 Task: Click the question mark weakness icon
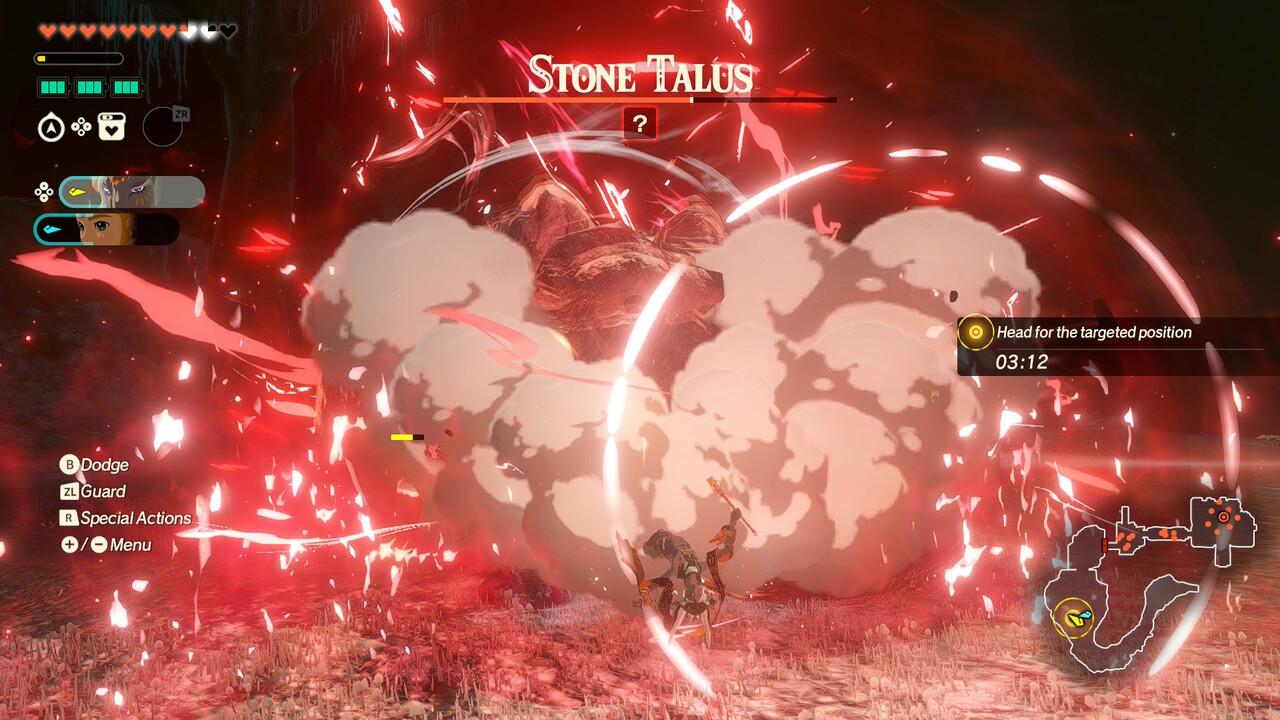click(x=640, y=124)
